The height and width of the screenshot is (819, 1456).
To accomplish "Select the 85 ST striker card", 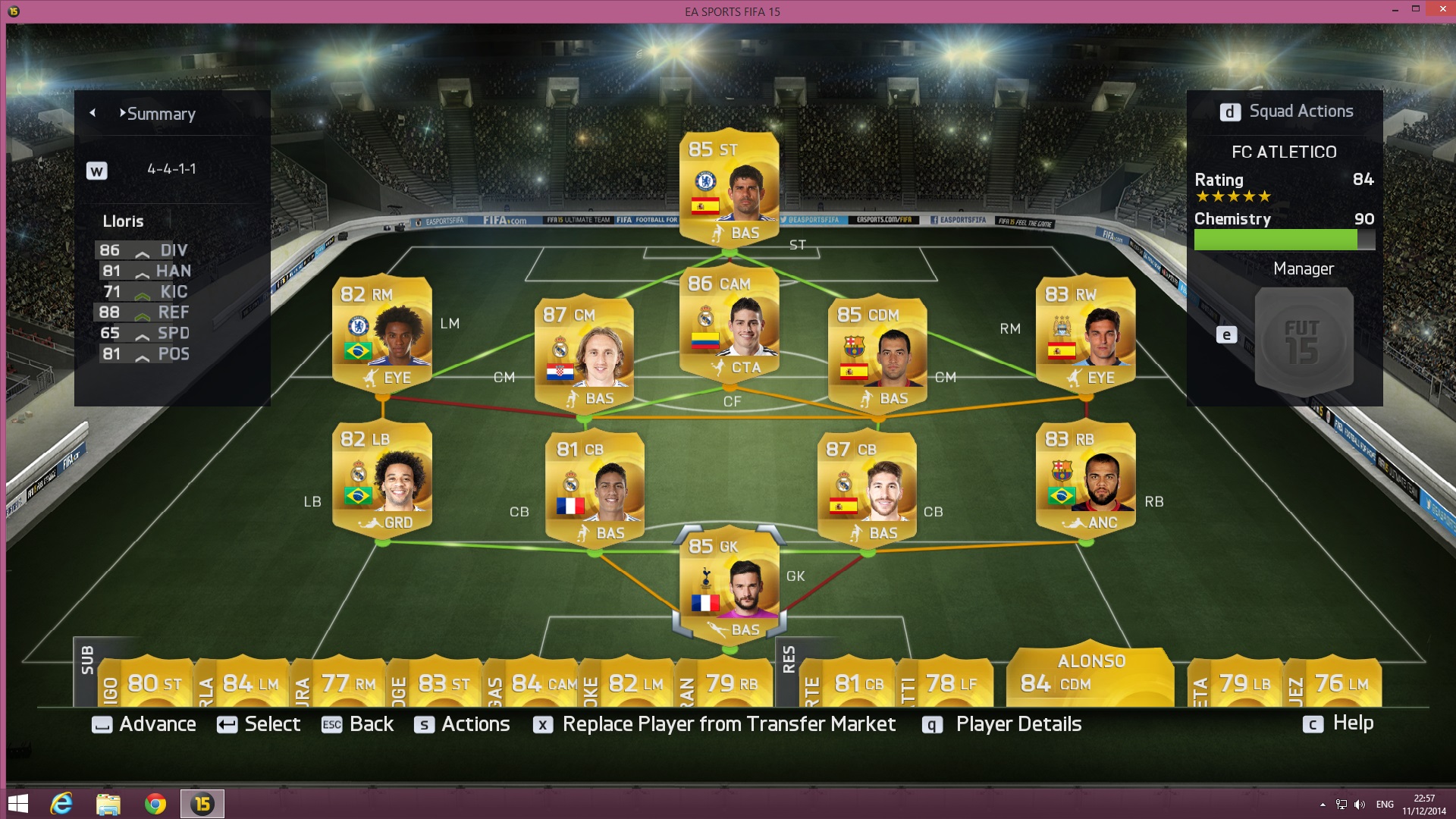I will click(729, 186).
